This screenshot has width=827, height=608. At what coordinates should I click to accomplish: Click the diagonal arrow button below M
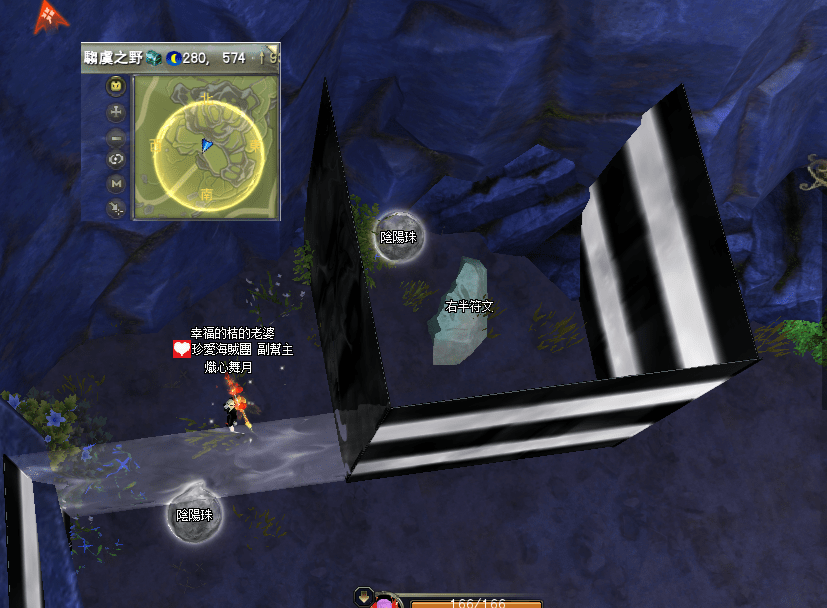[x=116, y=208]
